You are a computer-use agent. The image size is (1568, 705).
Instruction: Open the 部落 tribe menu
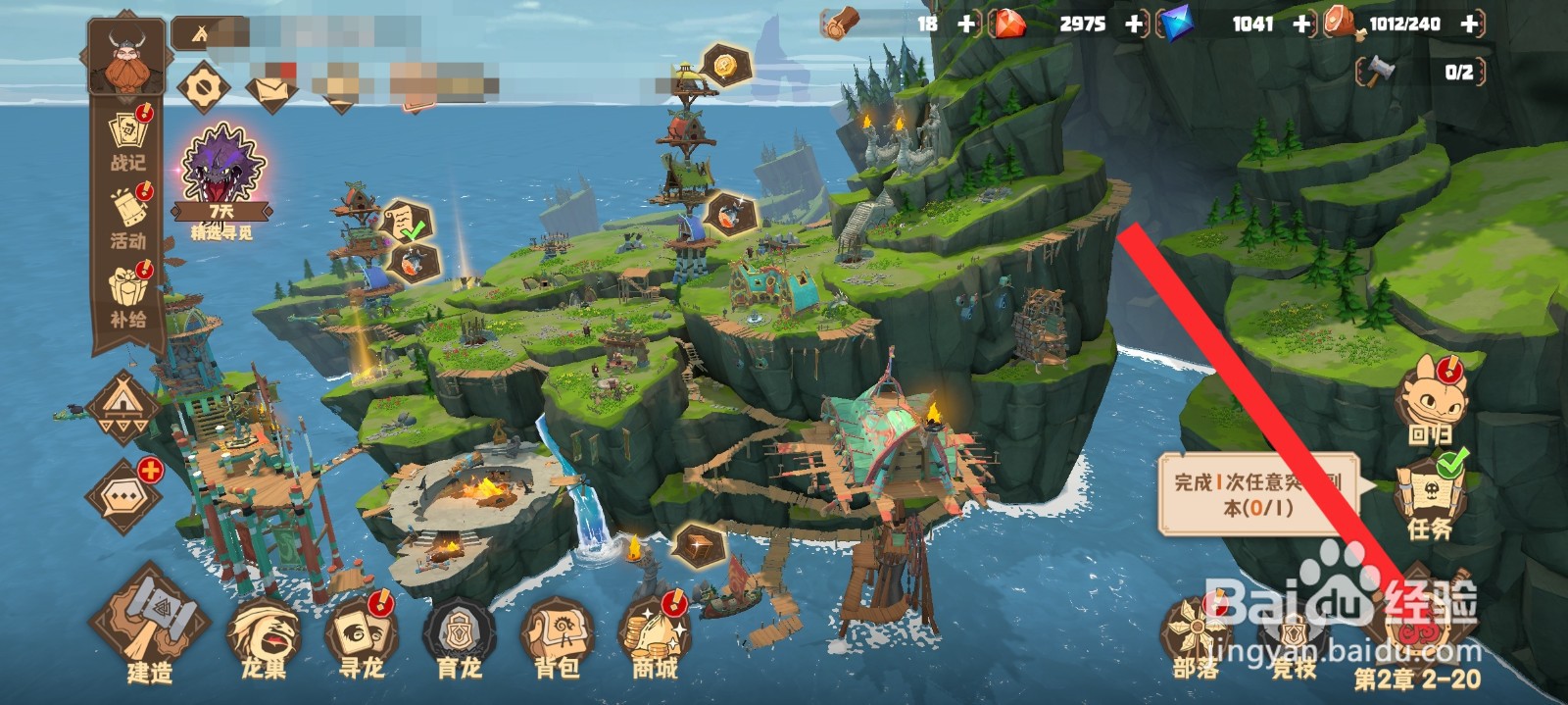1197,637
